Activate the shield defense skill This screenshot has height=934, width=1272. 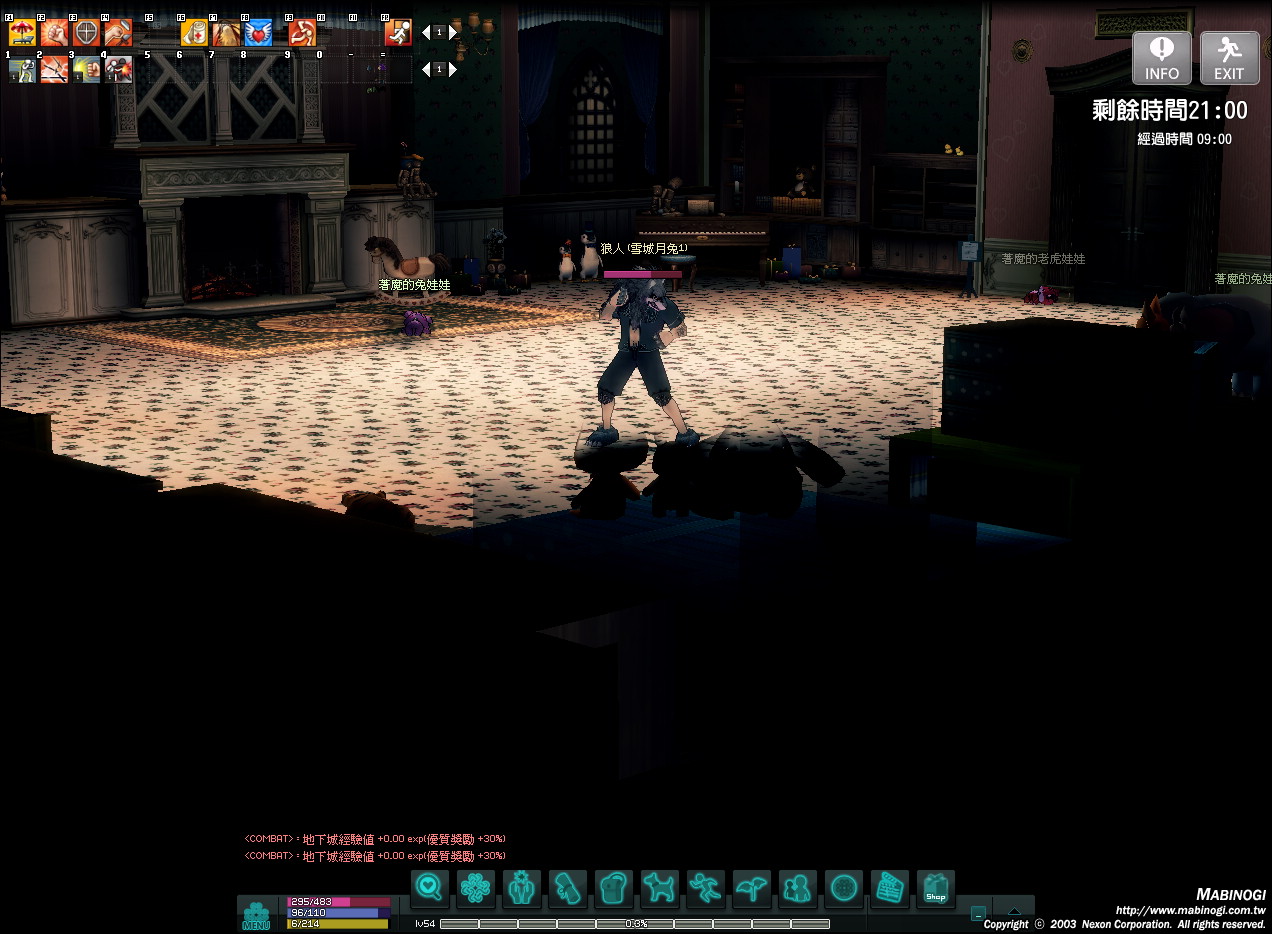[x=86, y=33]
